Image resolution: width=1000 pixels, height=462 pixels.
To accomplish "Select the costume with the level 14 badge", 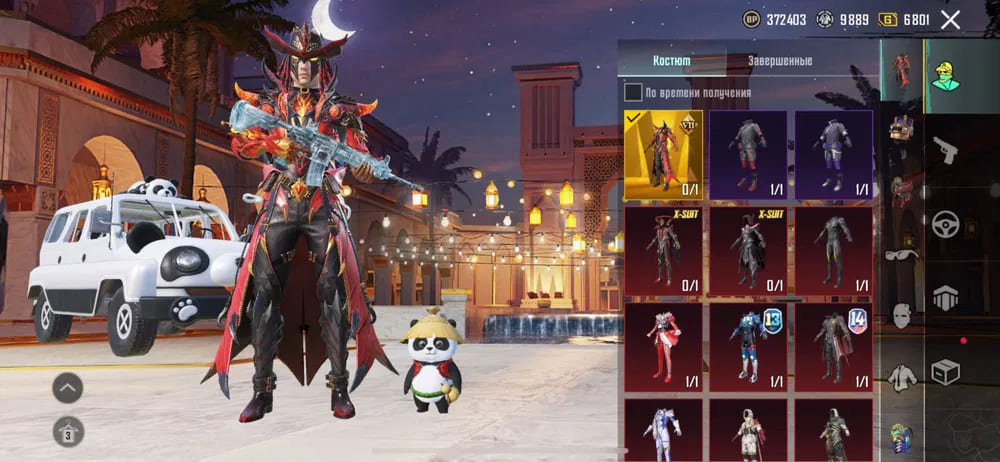I will [833, 347].
